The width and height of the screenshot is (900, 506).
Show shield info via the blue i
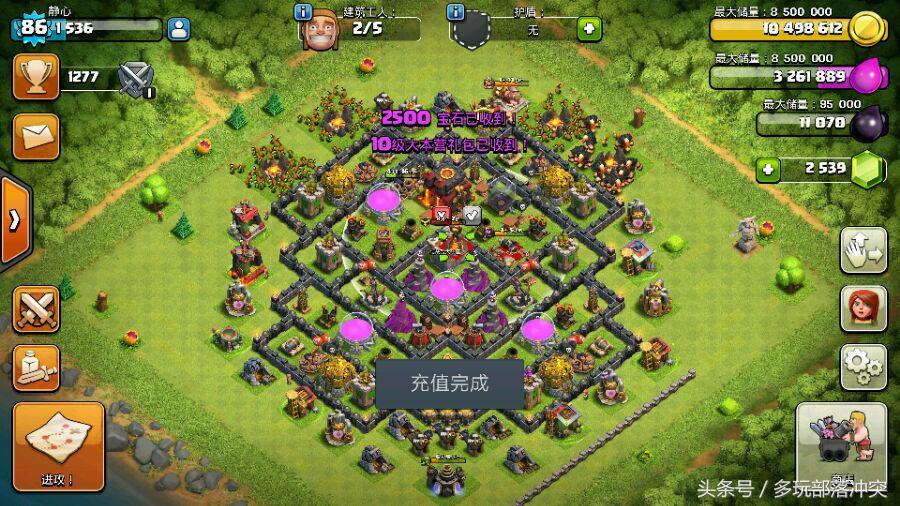coord(455,12)
